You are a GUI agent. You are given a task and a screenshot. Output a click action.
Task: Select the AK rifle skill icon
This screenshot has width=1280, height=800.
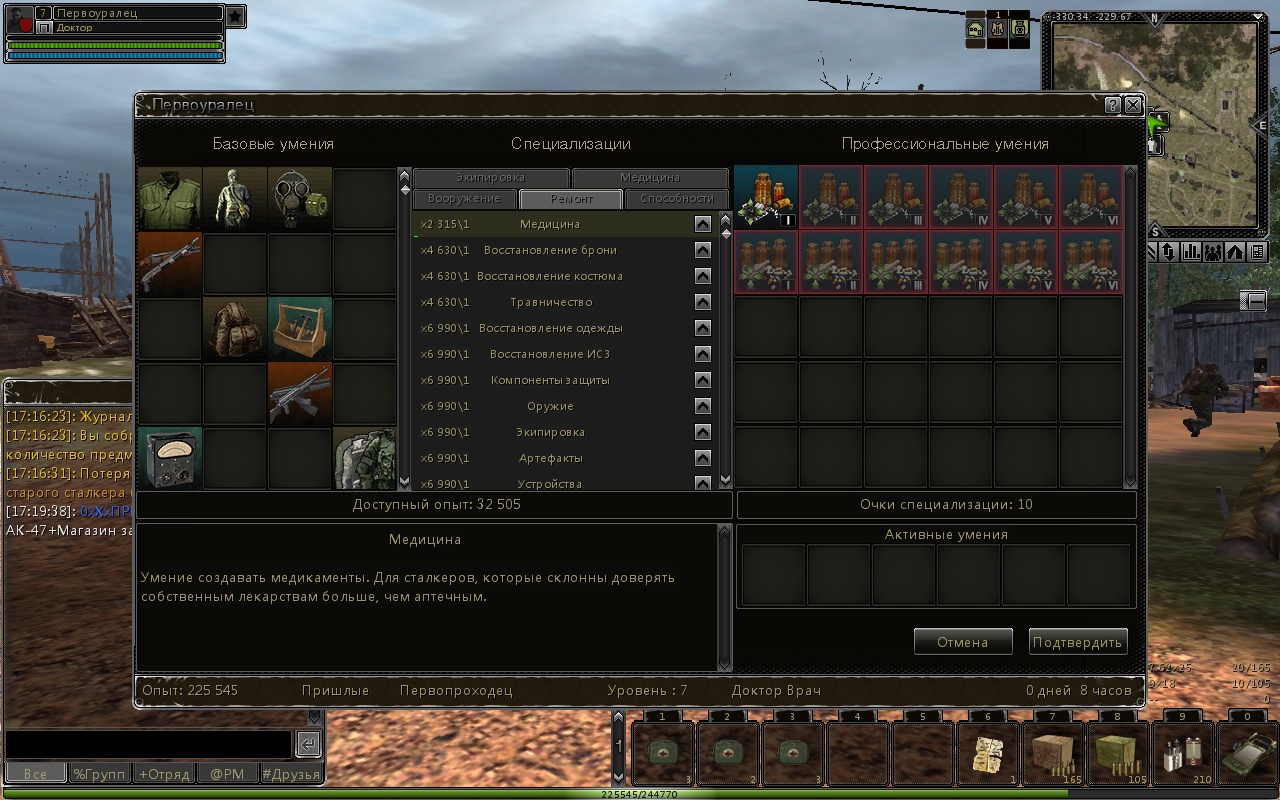(299, 393)
